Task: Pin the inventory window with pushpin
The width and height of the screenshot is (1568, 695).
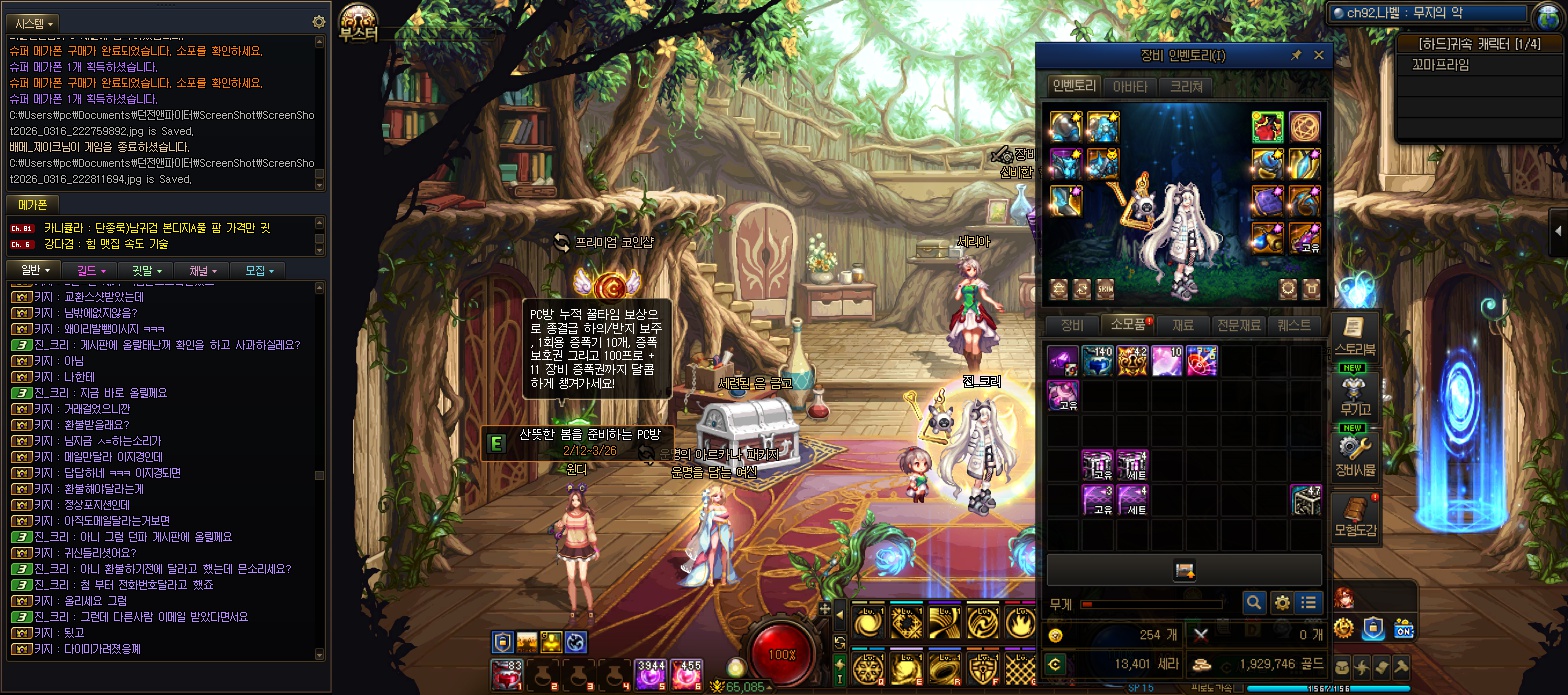Action: tap(1296, 56)
